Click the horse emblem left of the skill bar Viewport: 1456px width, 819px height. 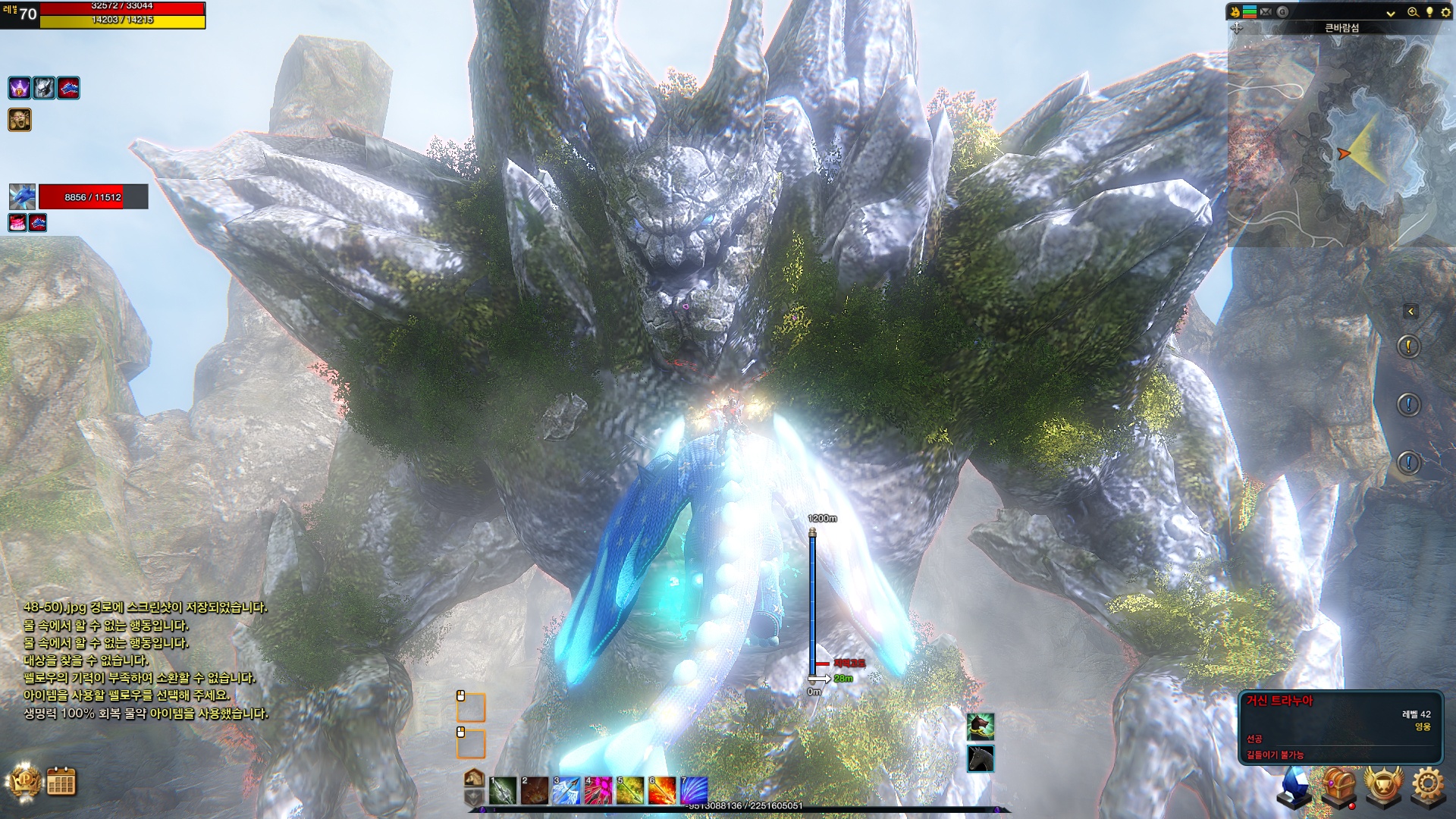tap(474, 779)
